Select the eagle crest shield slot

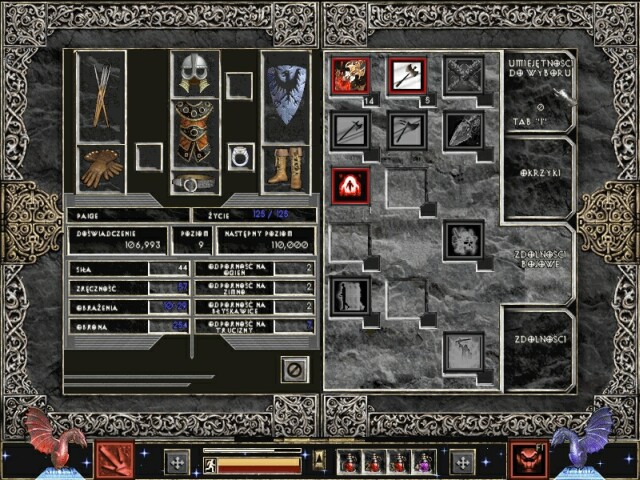287,95
